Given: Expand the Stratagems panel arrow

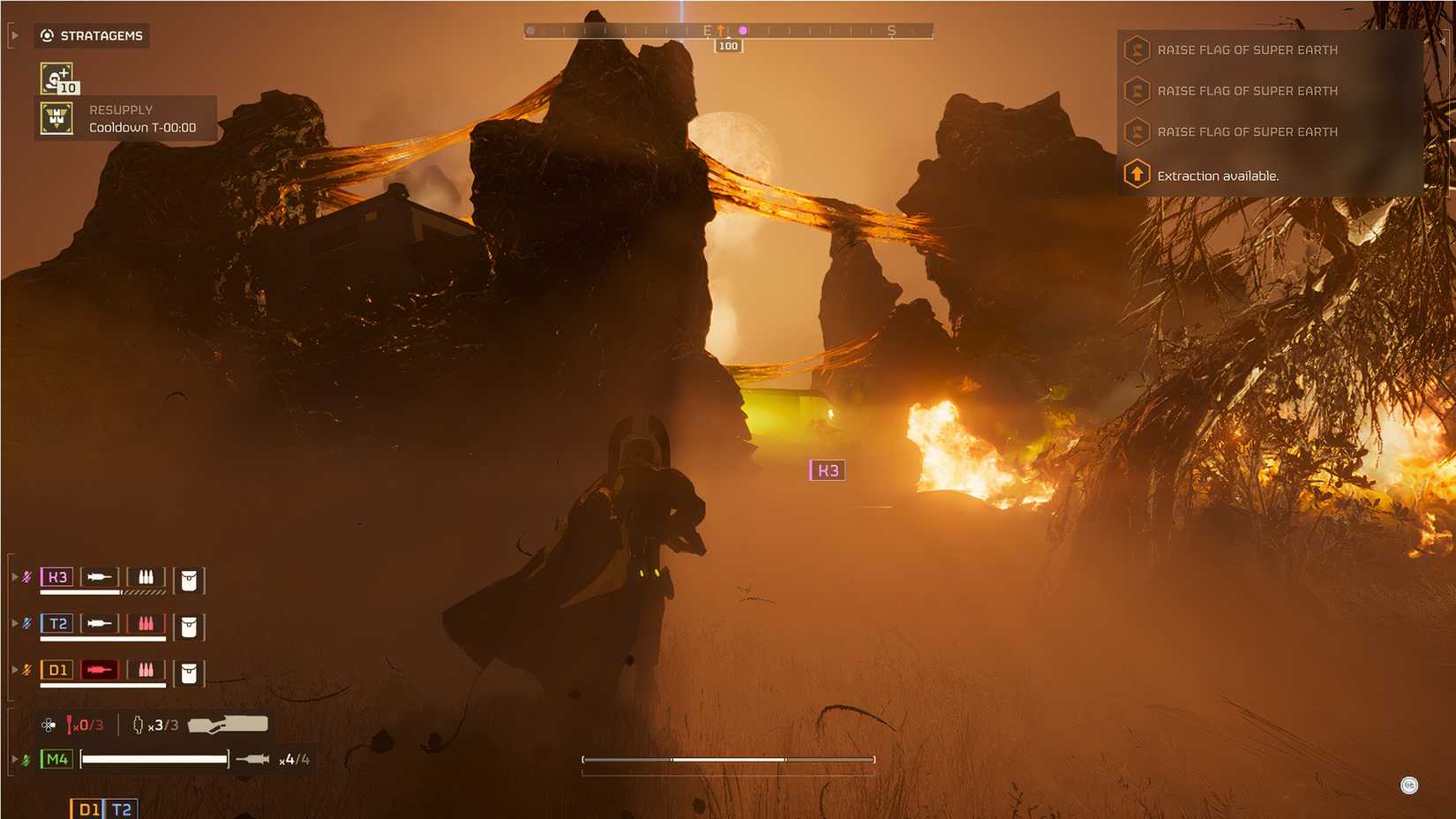Looking at the screenshot, I should pyautogui.click(x=14, y=35).
